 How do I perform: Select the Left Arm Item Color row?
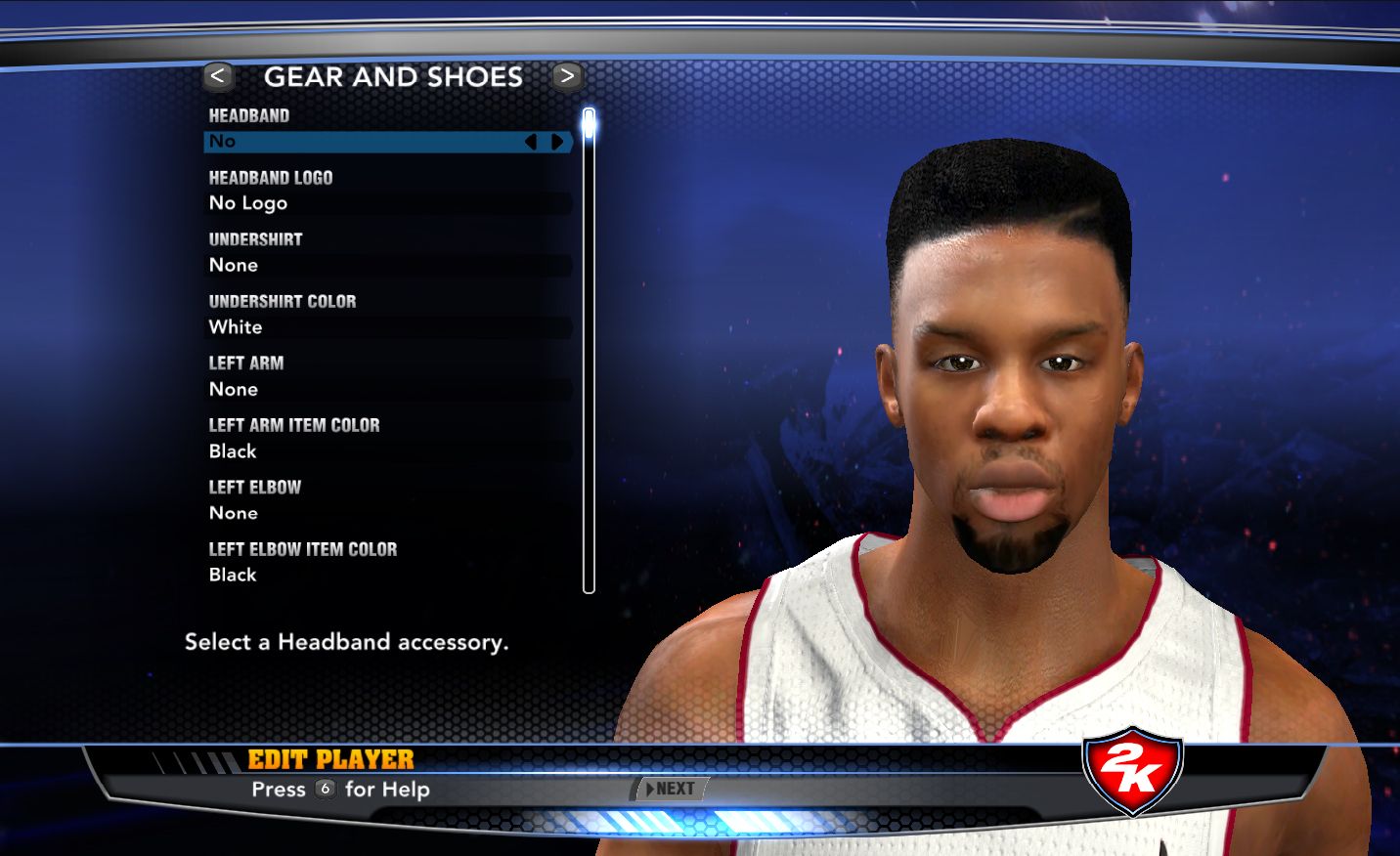pos(388,451)
